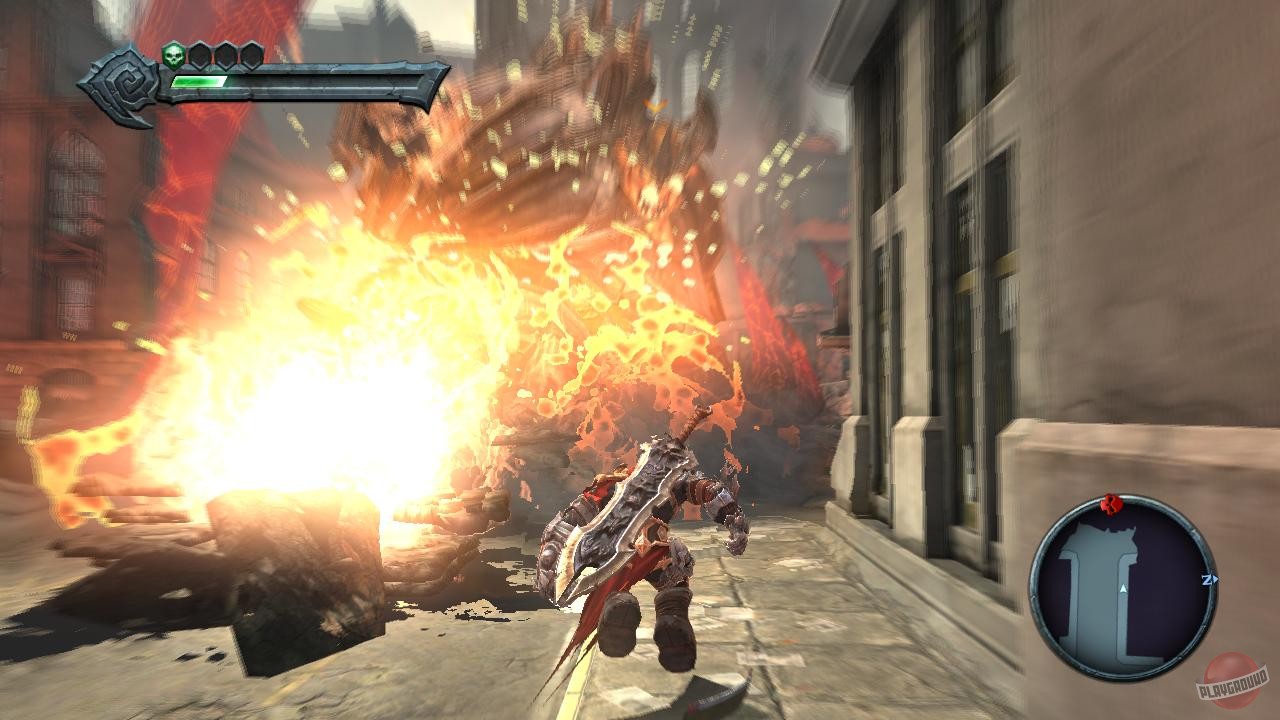The width and height of the screenshot is (1280, 720).
Task: Select the rightmost hexagonal wrath slot
Action: 254,56
